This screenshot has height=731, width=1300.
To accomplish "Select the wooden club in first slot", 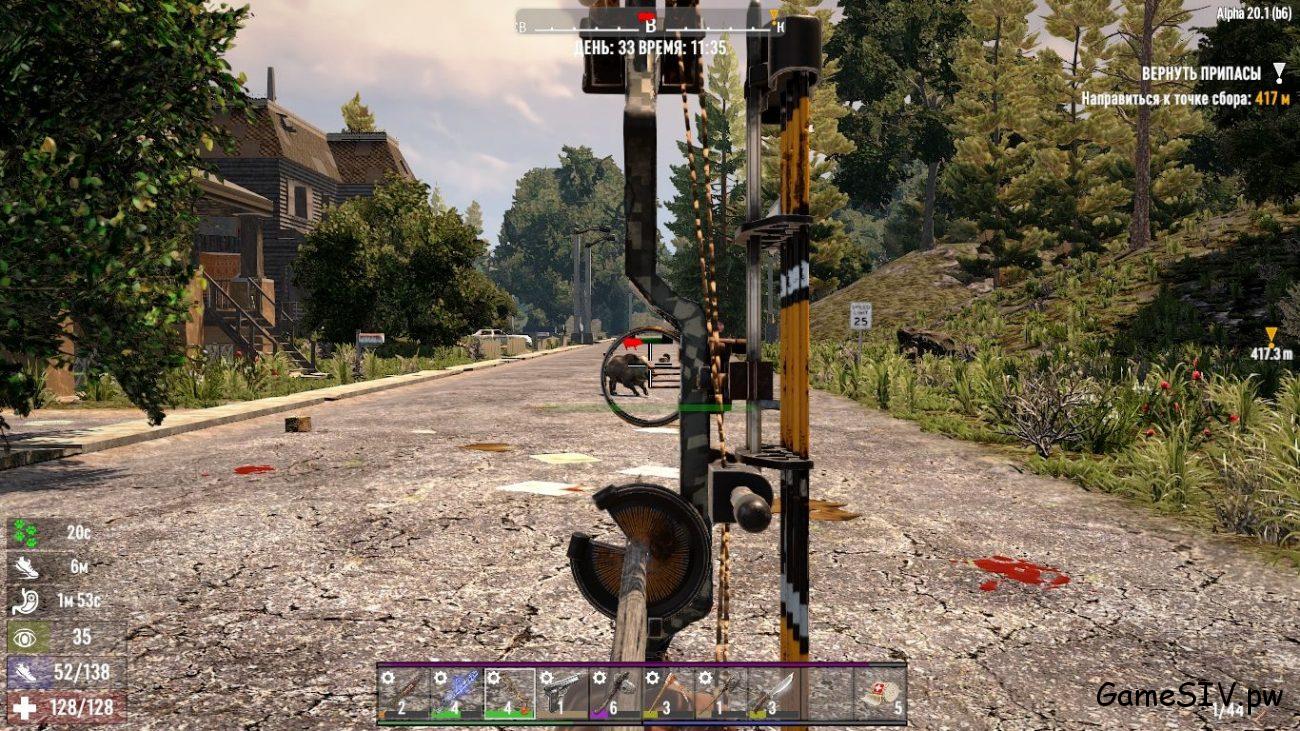I will pyautogui.click(x=403, y=692).
